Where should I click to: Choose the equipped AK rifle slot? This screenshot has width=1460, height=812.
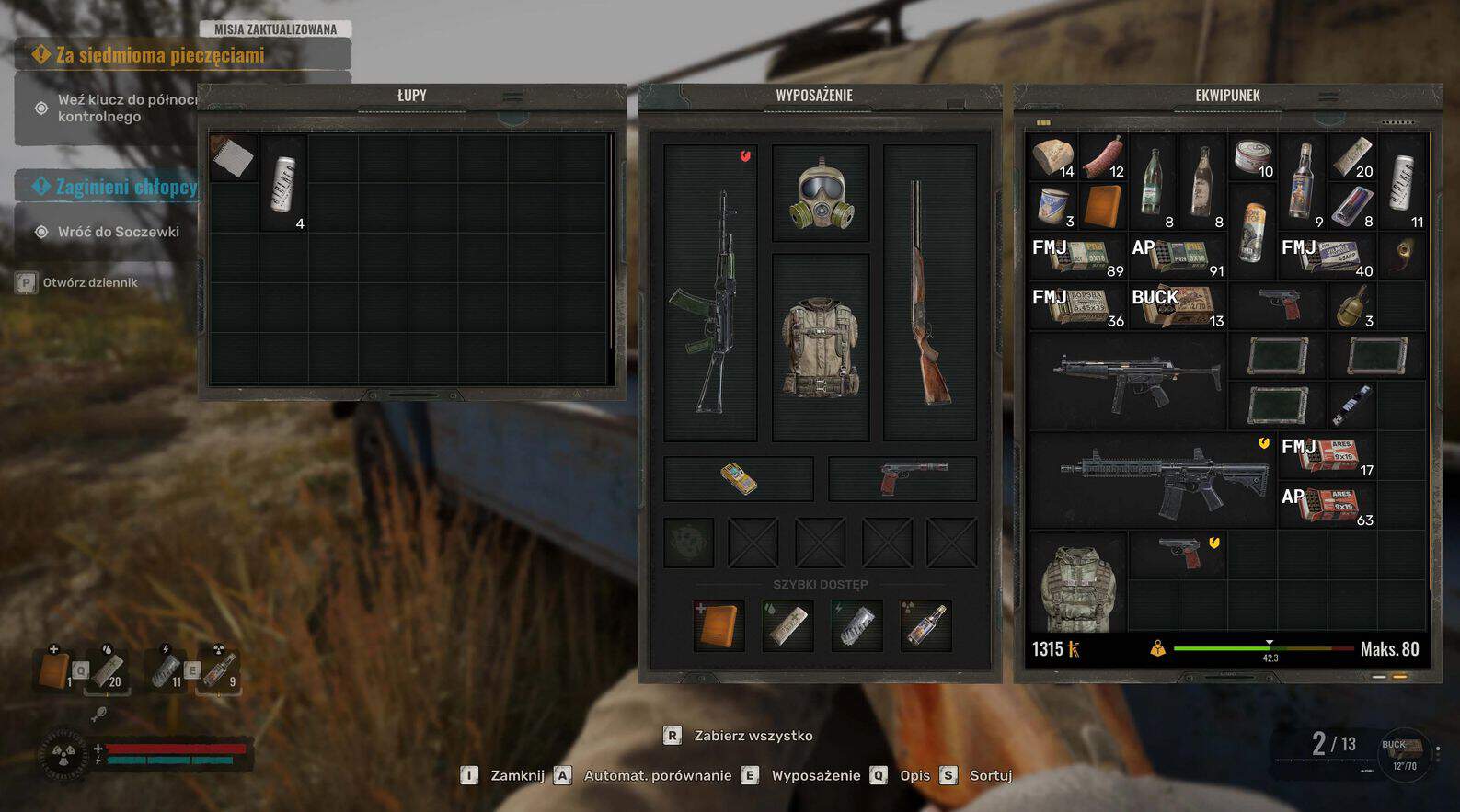(709, 294)
